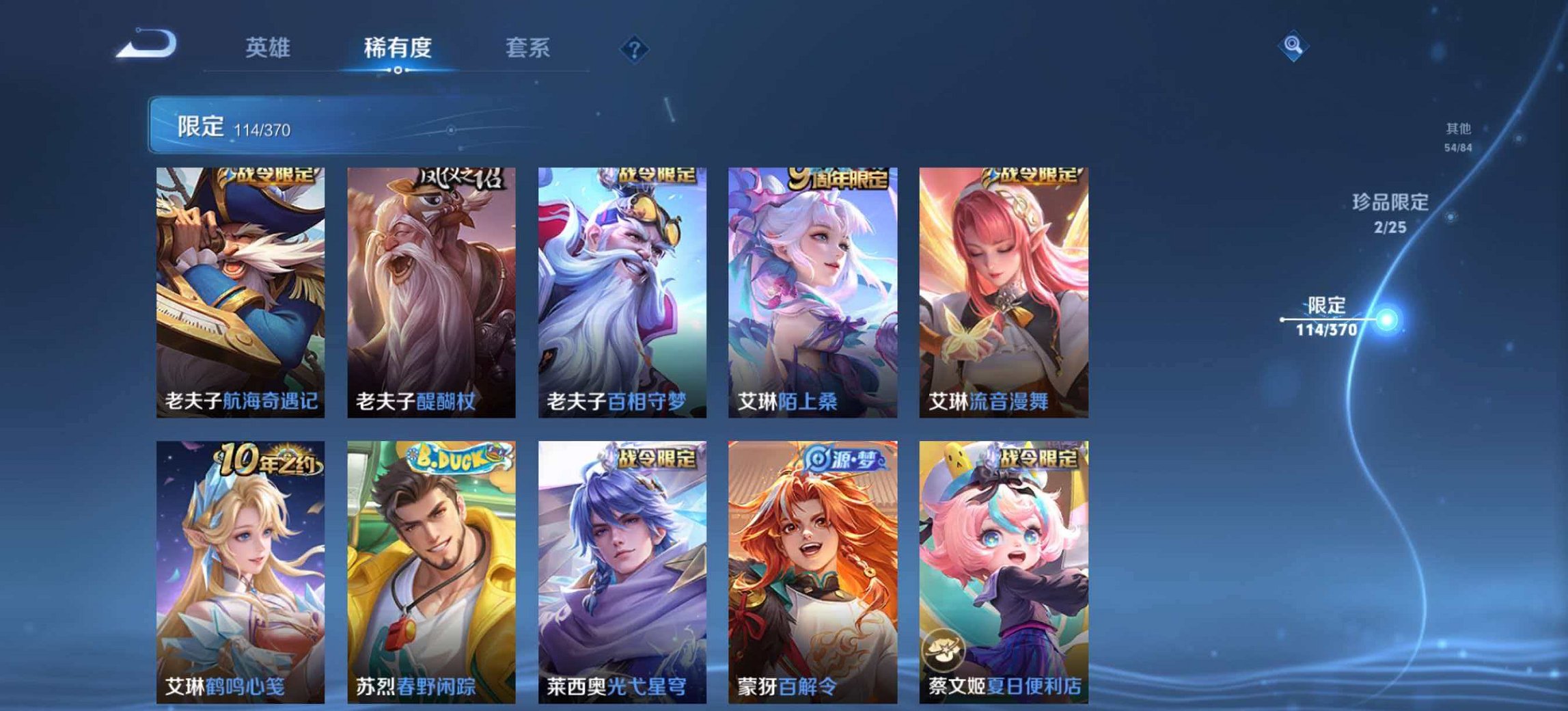The image size is (1568, 711).
Task: Switch to the 套系 tab
Action: point(528,48)
